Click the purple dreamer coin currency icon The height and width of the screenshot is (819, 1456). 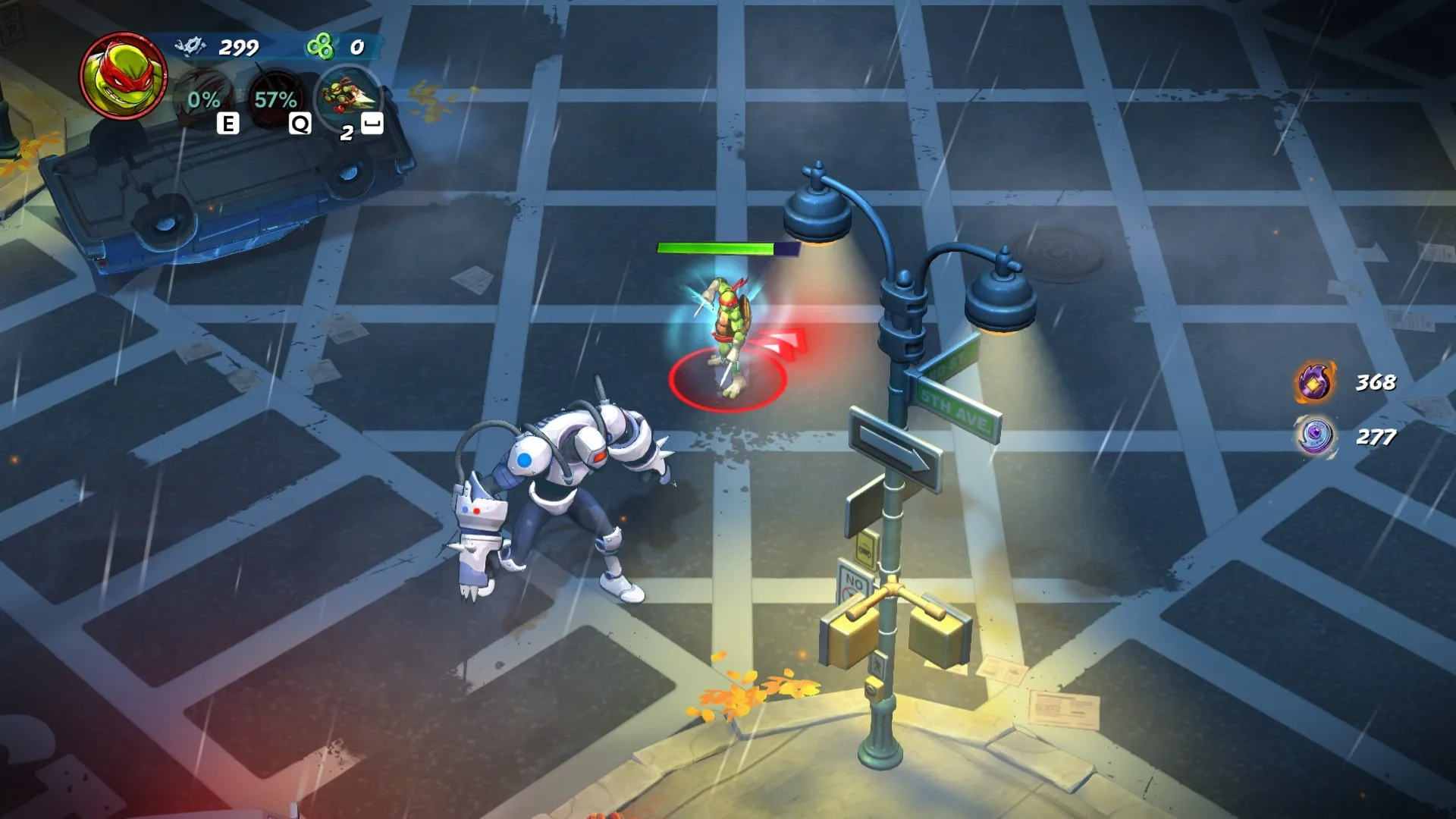(x=1315, y=437)
